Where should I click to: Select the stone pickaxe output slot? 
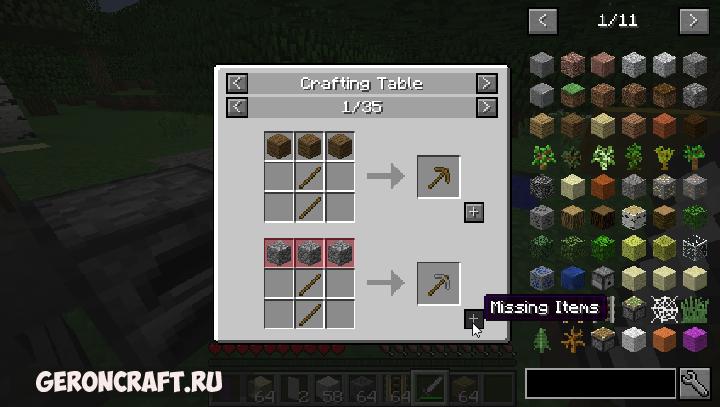pyautogui.click(x=438, y=284)
